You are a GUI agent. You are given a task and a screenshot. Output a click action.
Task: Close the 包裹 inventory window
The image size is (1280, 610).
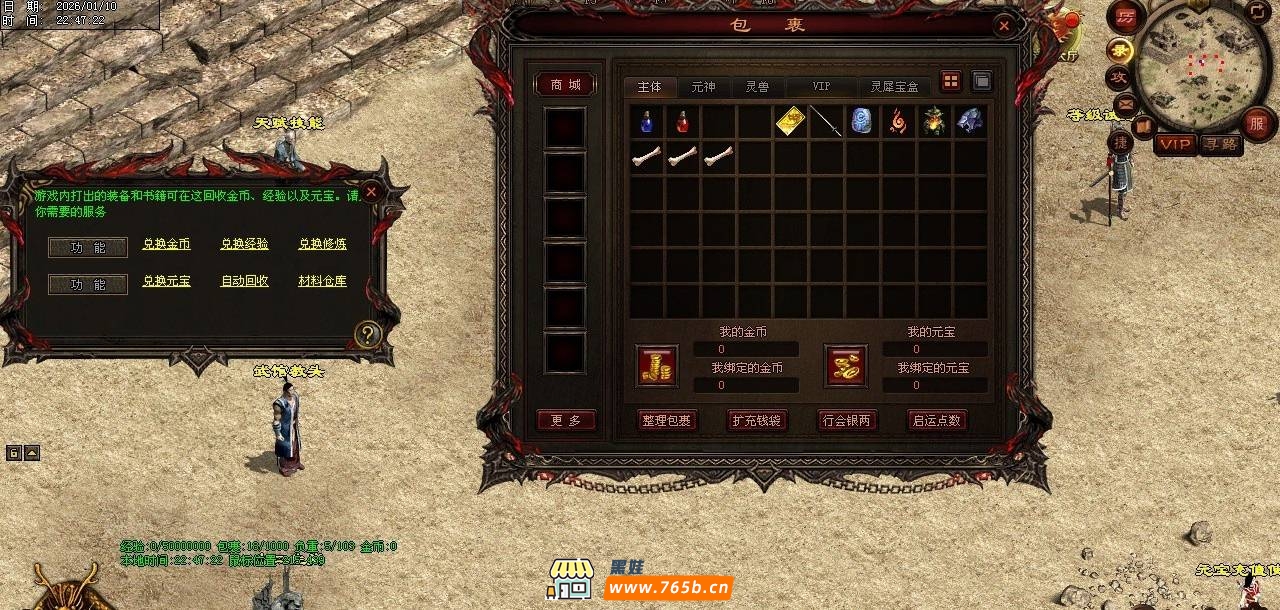1004,25
